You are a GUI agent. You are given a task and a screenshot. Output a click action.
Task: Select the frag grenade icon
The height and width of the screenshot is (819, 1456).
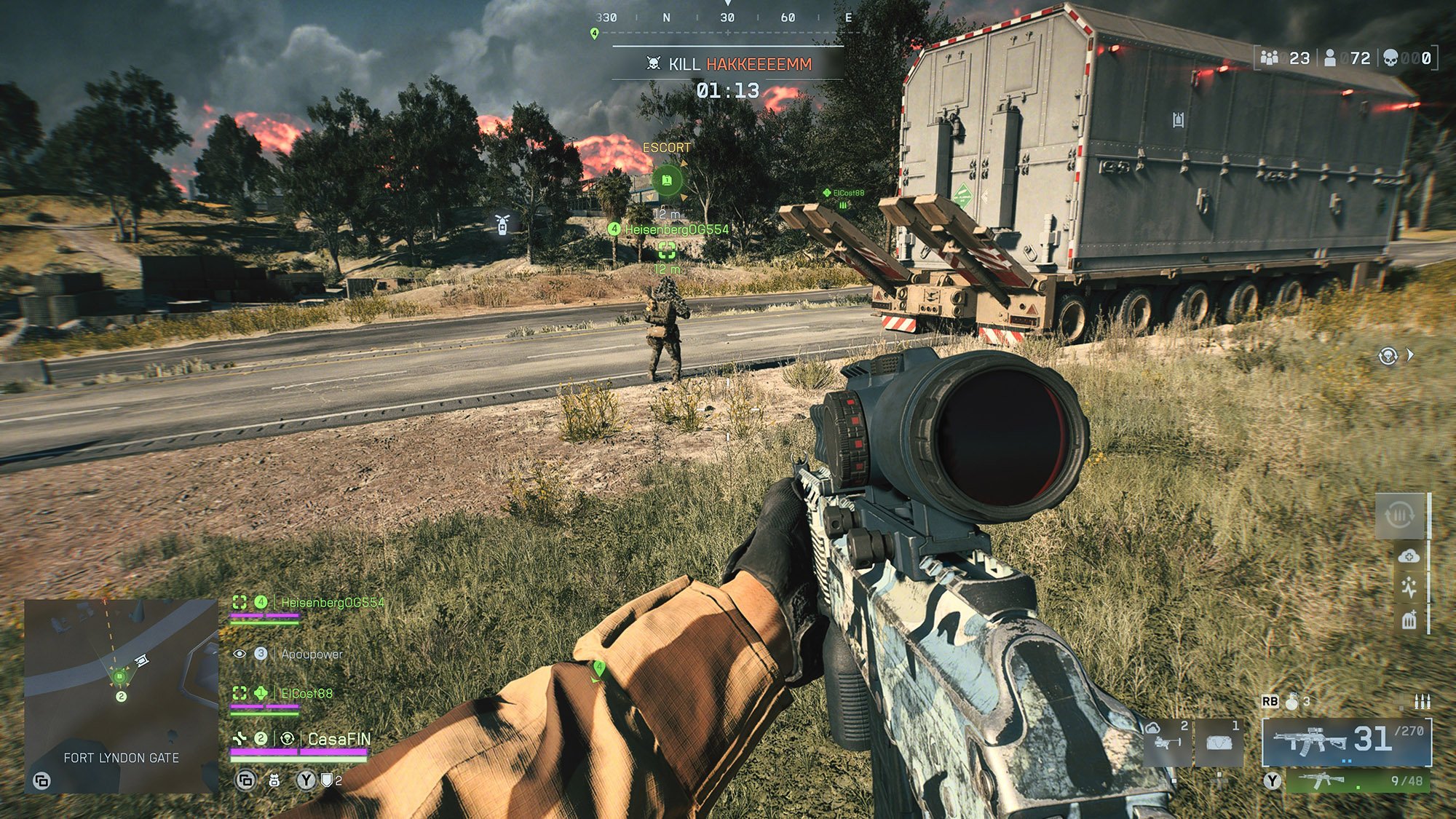coord(1292,702)
